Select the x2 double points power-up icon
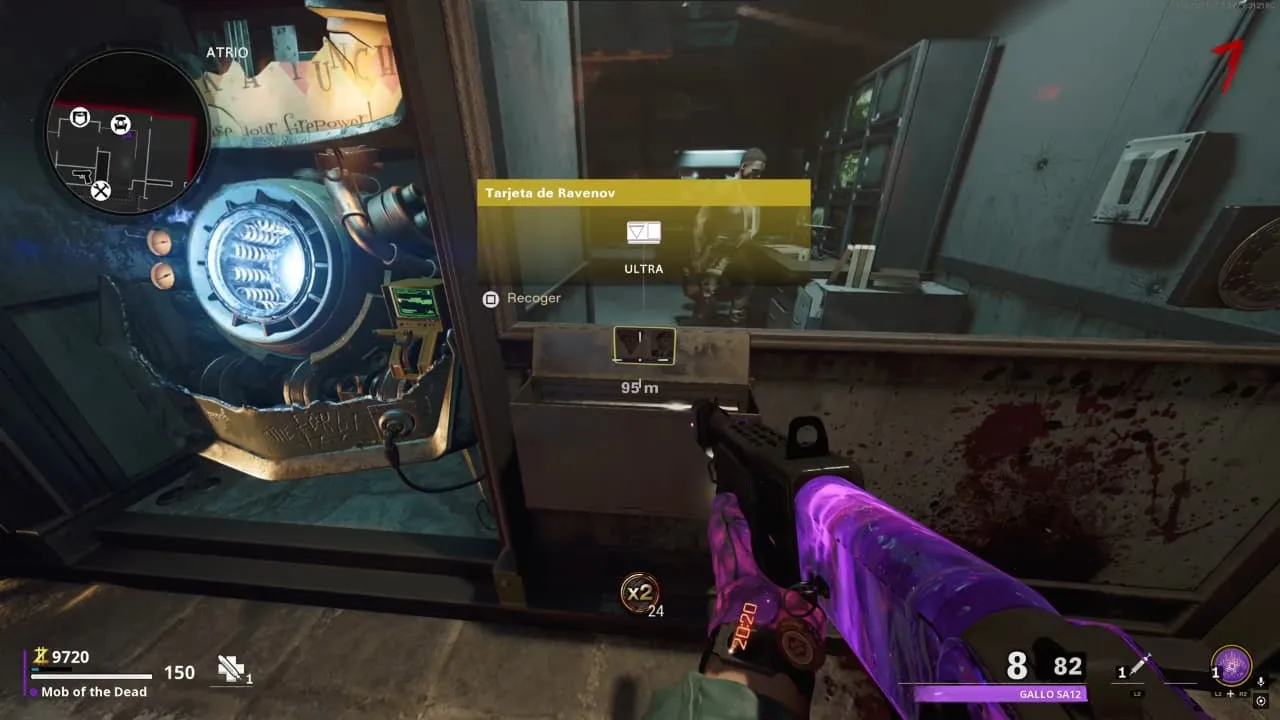 [638, 592]
